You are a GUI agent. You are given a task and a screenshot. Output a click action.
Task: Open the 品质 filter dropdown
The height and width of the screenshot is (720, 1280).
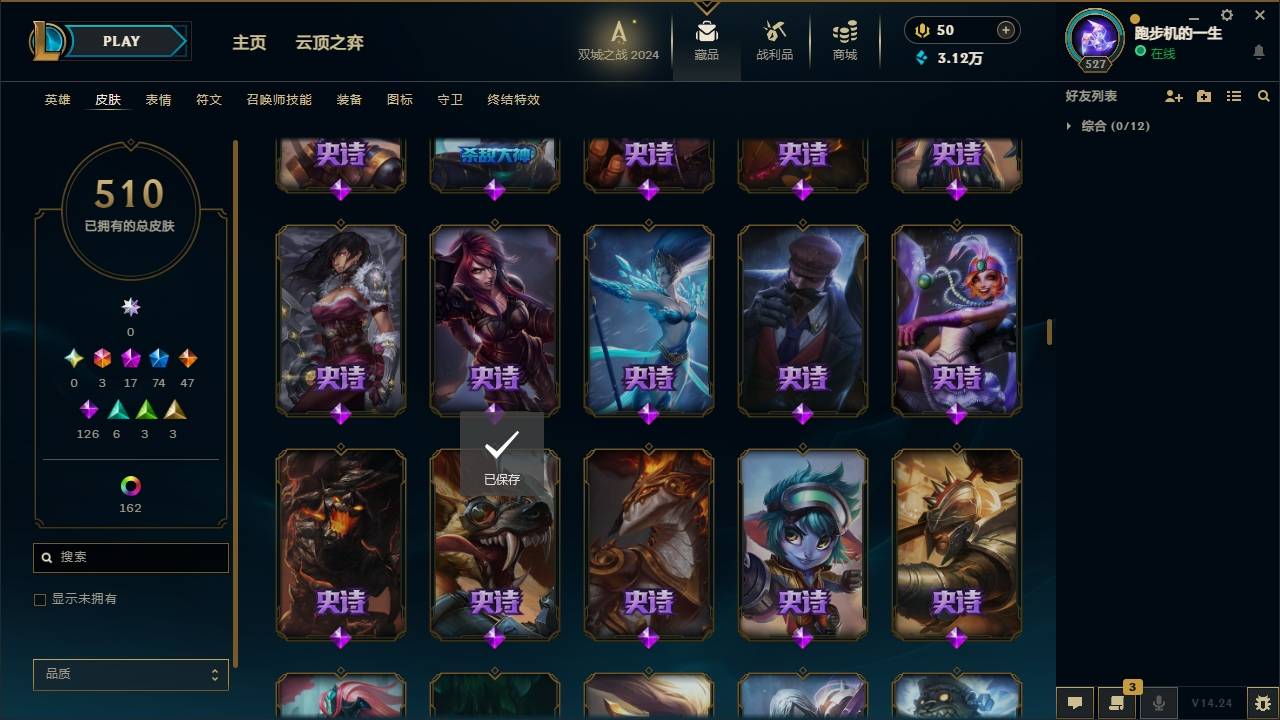[130, 674]
